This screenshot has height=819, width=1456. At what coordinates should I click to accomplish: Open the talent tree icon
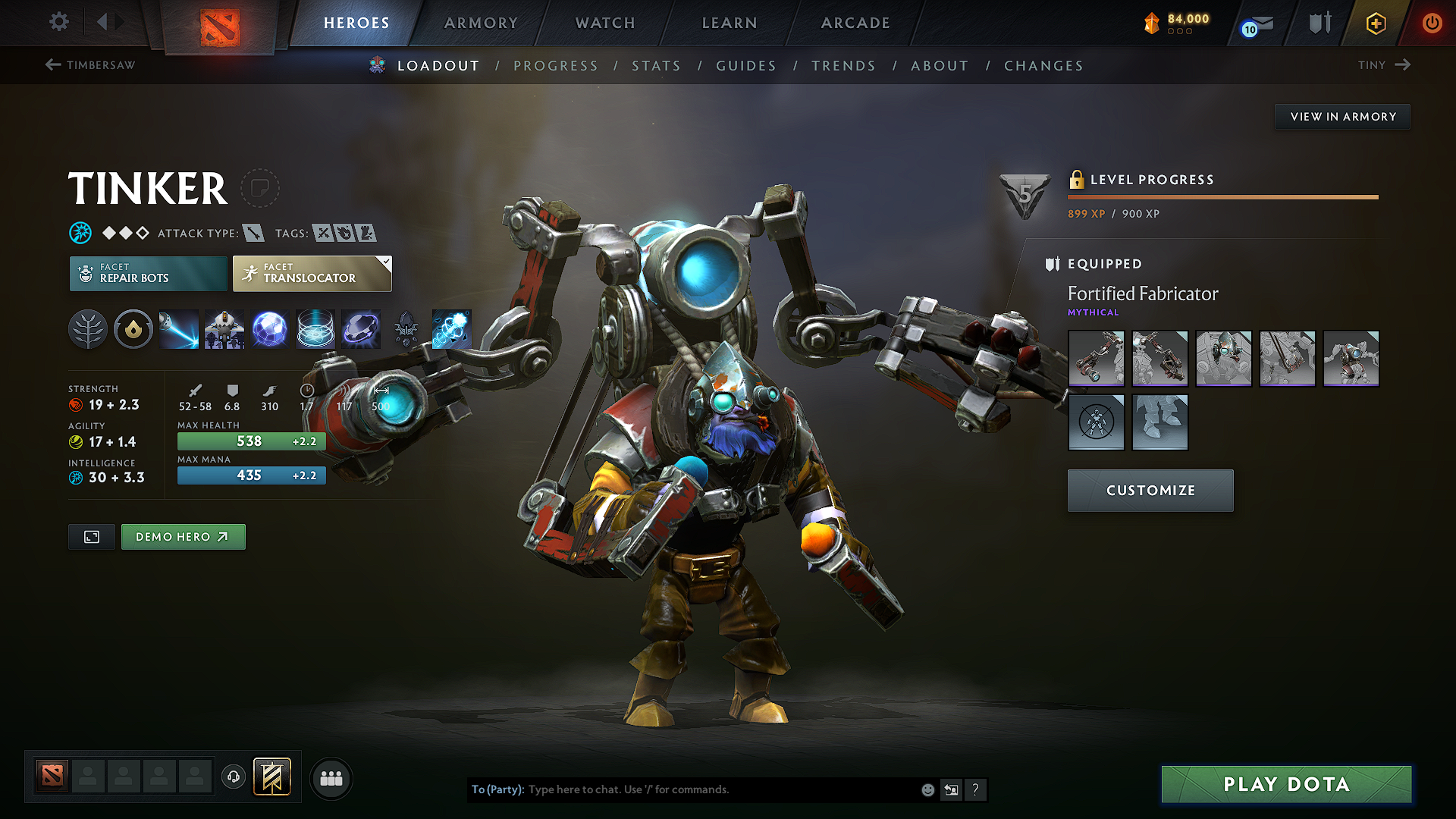[x=88, y=329]
